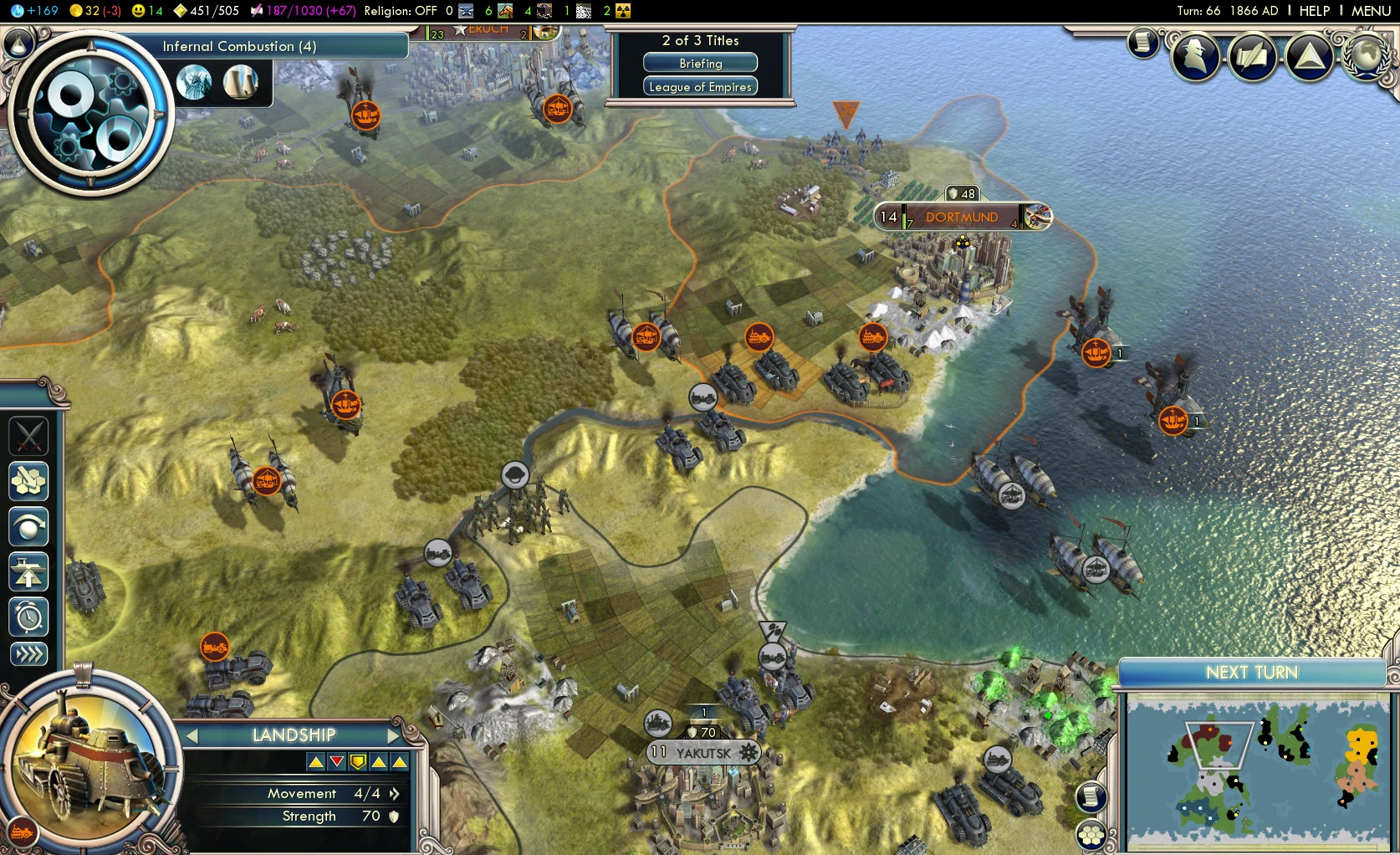Skip the unit's turn with triple chevron icon
Image resolution: width=1400 pixels, height=855 pixels.
tap(29, 654)
